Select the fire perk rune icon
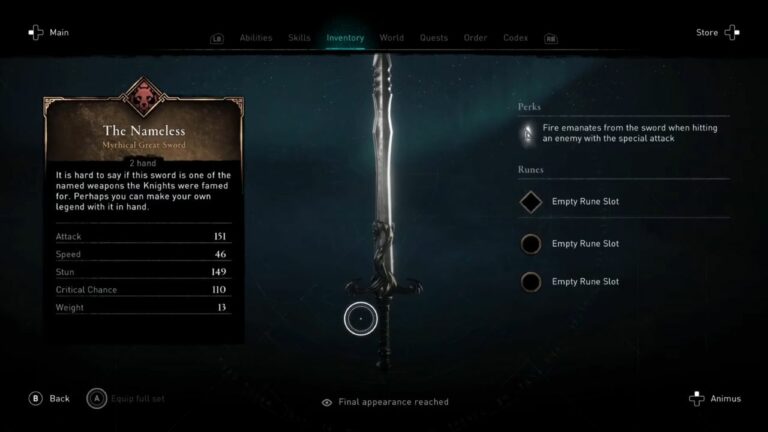The width and height of the screenshot is (768, 432). (x=528, y=133)
